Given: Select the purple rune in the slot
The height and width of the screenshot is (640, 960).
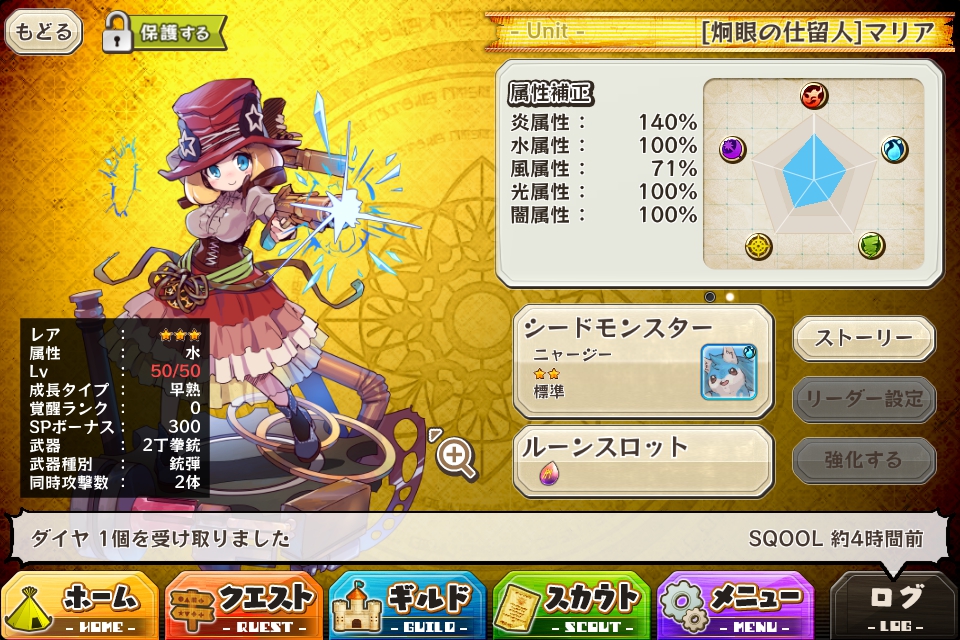Looking at the screenshot, I should point(549,475).
